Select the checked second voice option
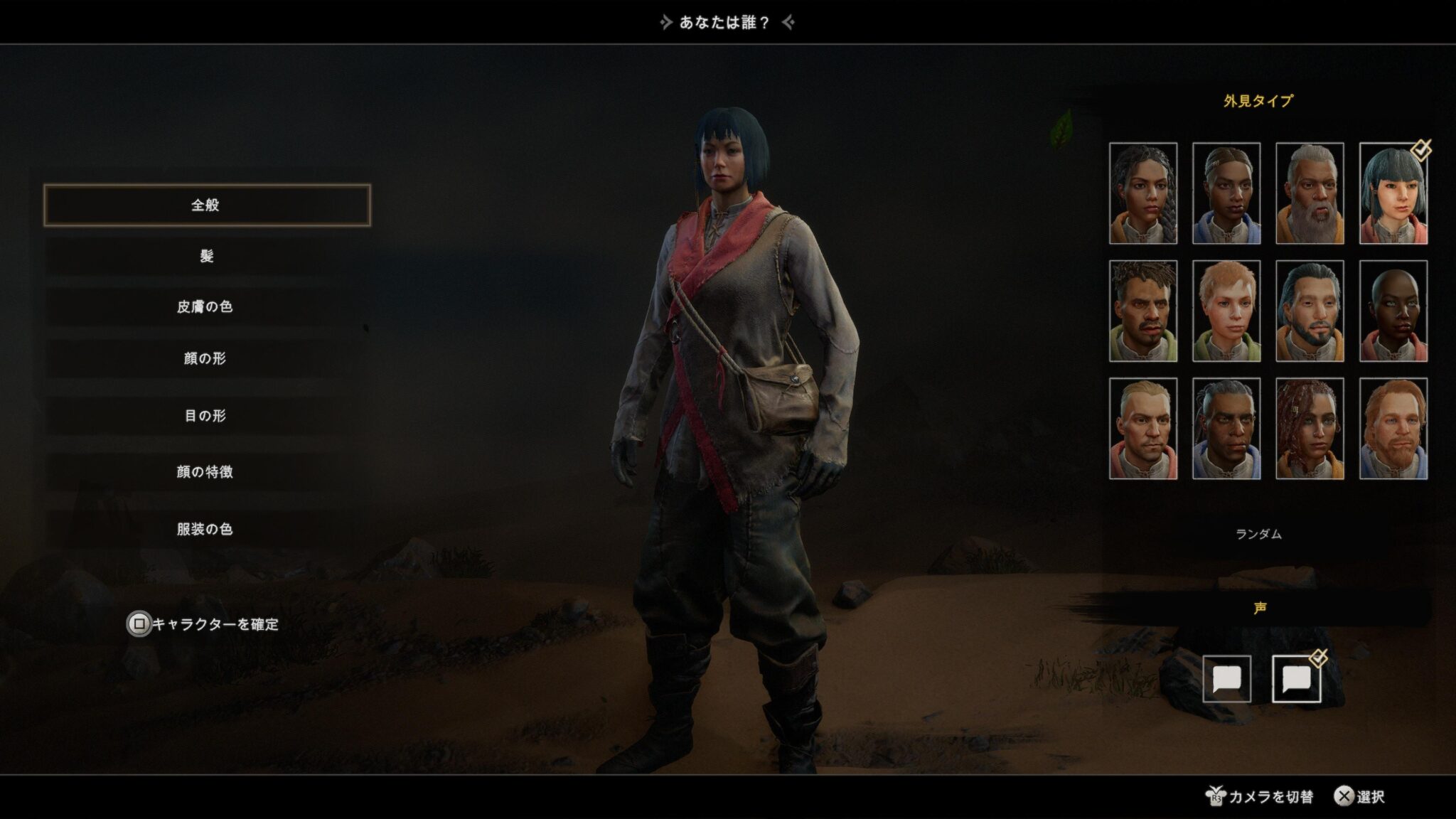Viewport: 1456px width, 819px height. coord(1296,679)
